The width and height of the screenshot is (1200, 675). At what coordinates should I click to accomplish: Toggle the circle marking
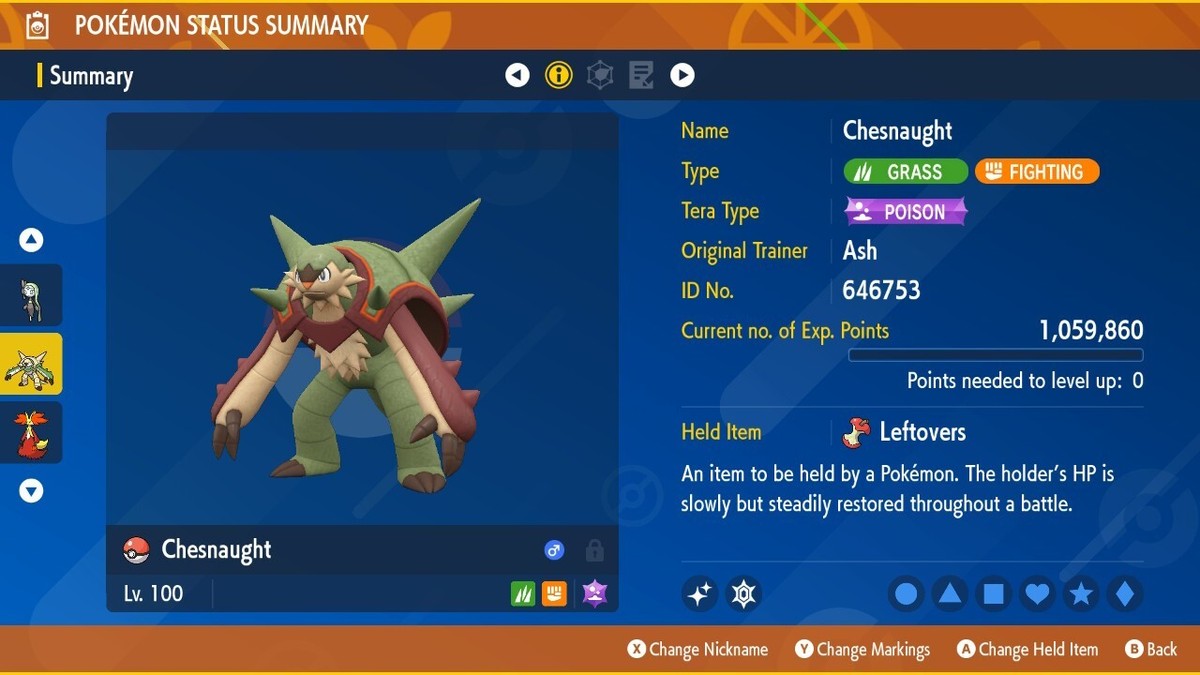point(906,594)
